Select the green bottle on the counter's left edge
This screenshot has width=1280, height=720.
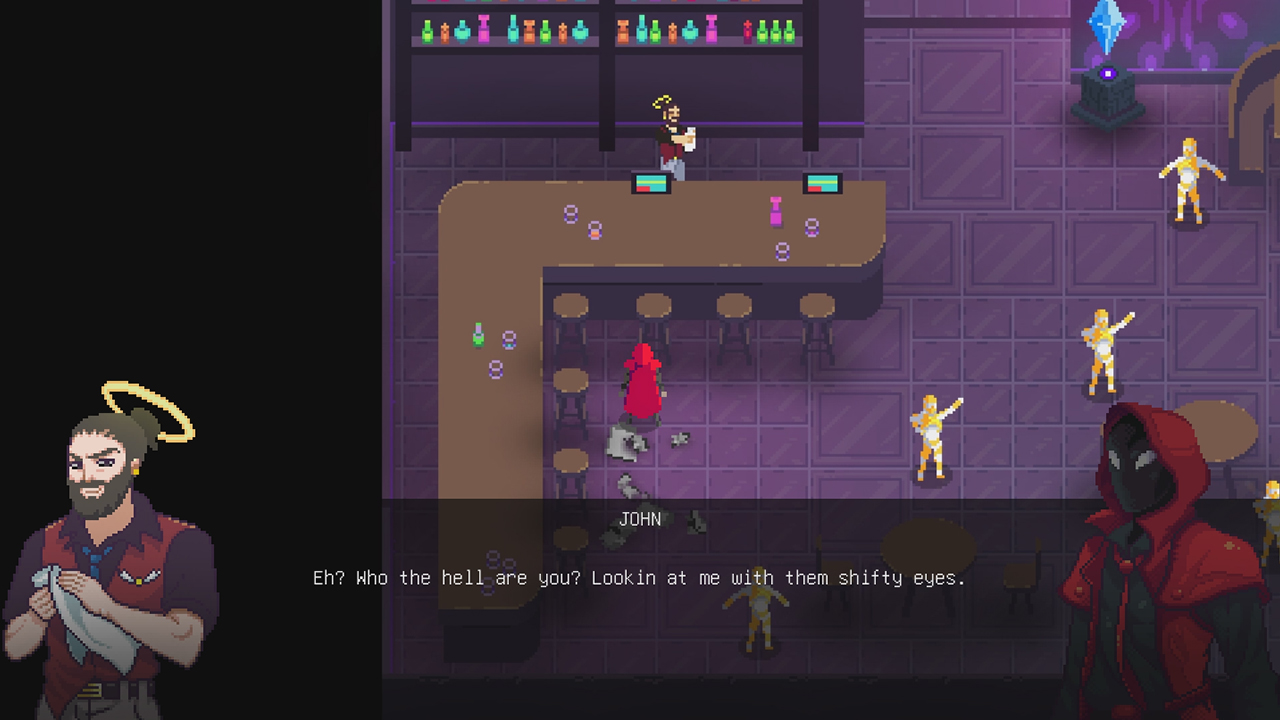(x=478, y=335)
